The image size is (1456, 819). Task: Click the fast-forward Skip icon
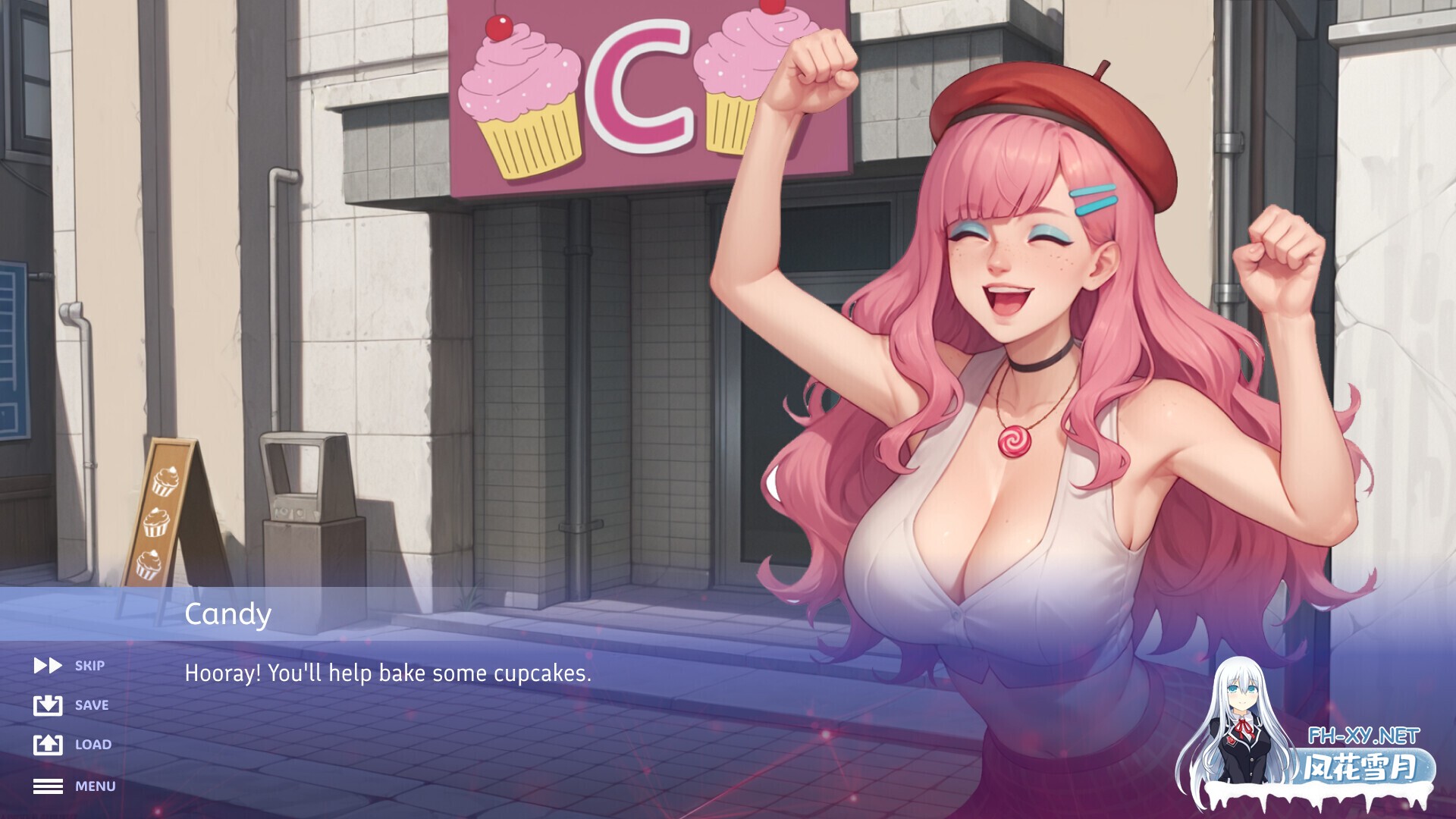[x=48, y=666]
